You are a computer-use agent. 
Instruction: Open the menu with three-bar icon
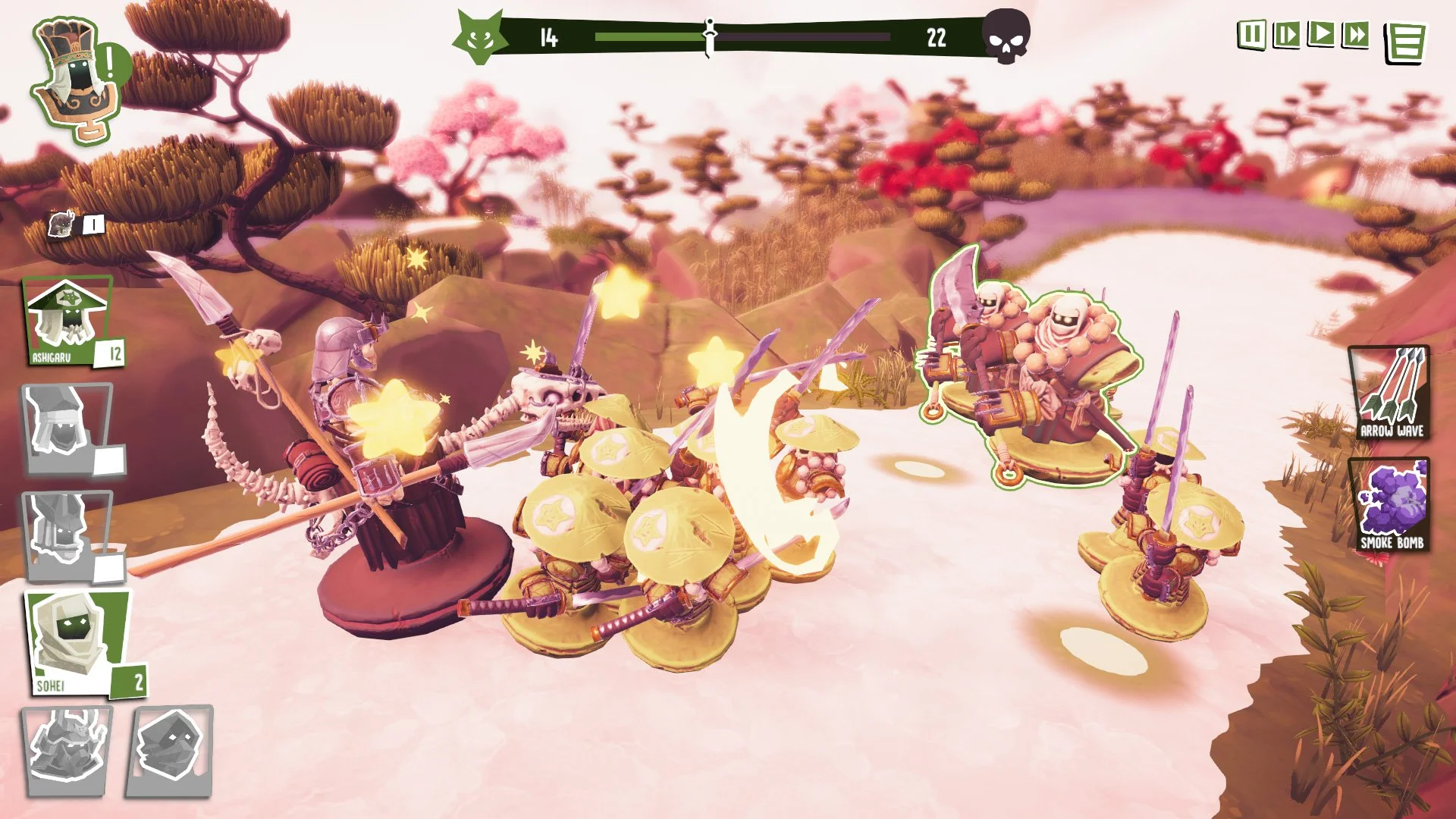point(1405,42)
